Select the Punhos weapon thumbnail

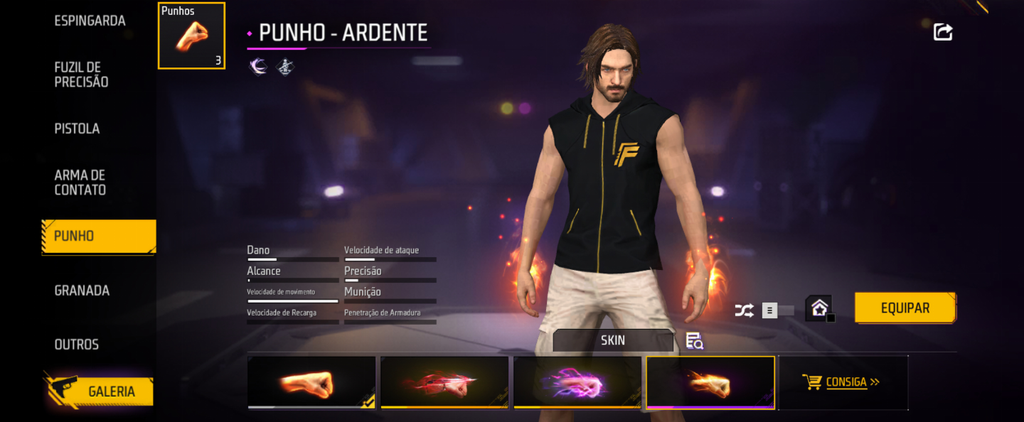click(x=191, y=36)
